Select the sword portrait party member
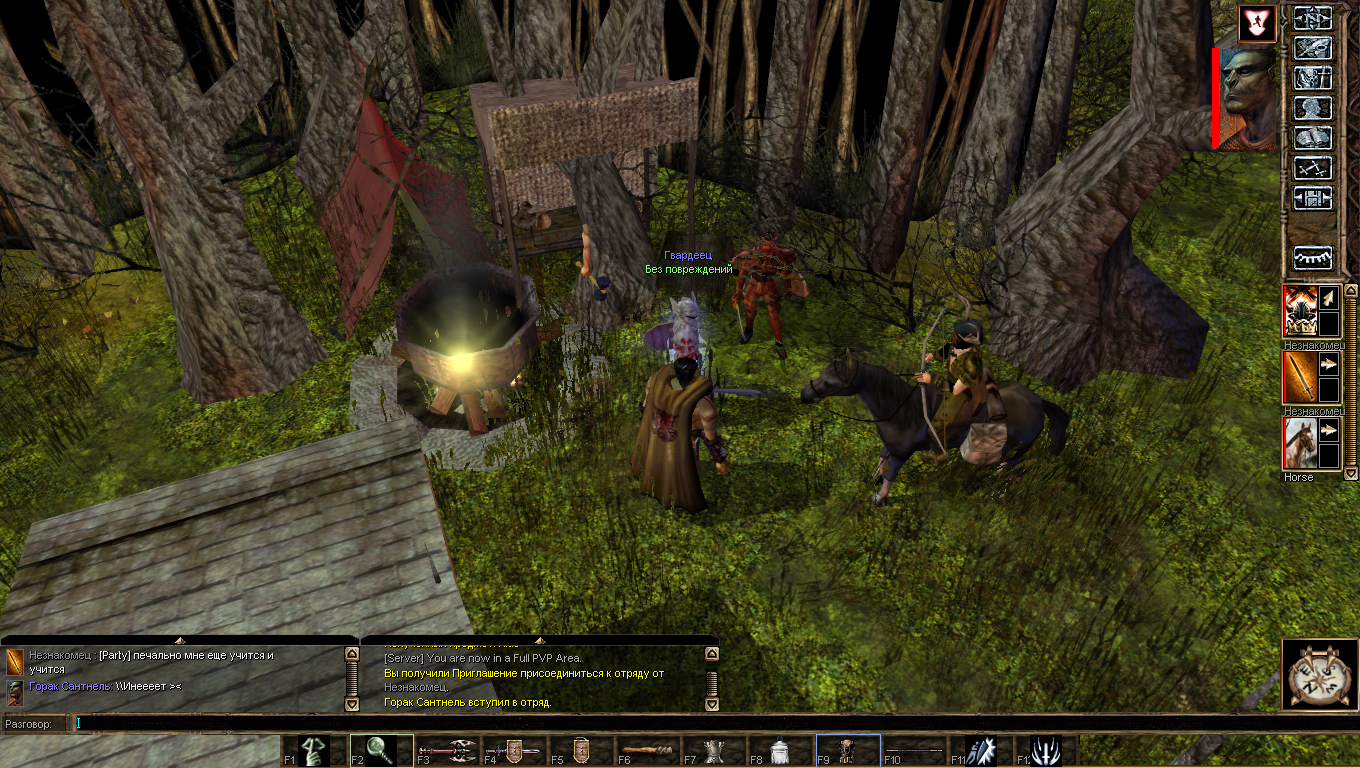Image resolution: width=1360 pixels, height=768 pixels. (1300, 378)
